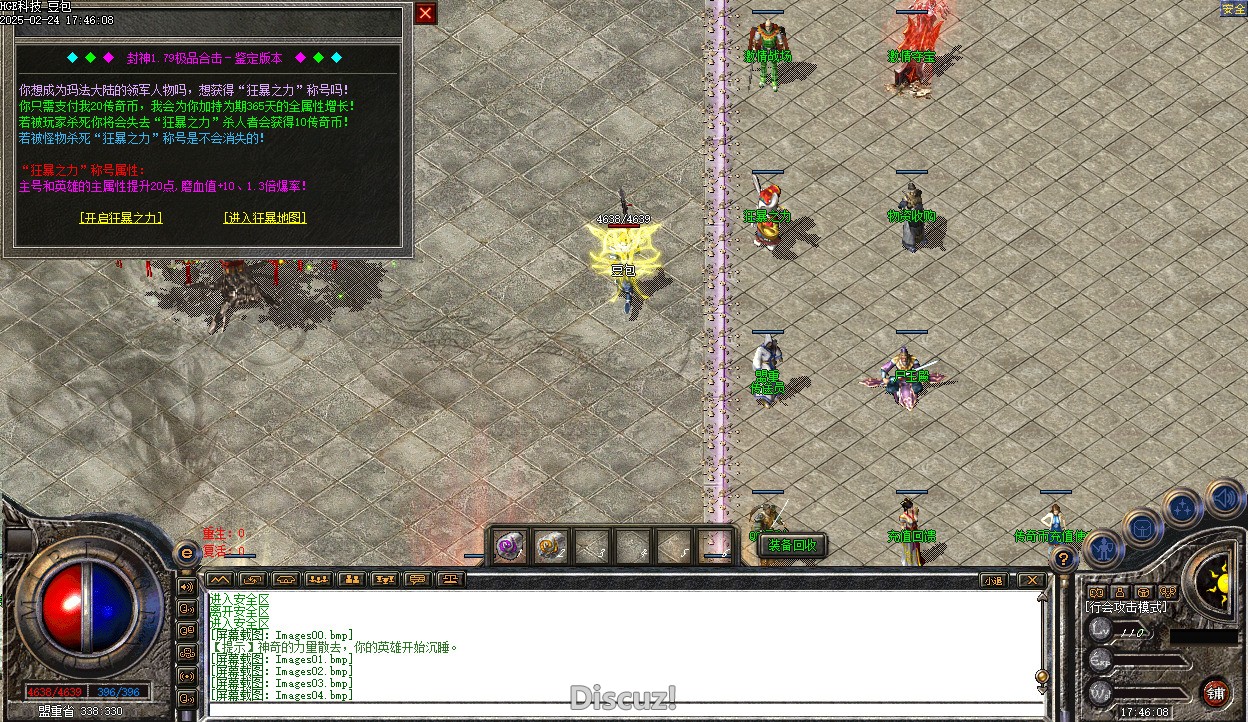
Task: Click the balance scales button on the chat toolbar
Action: [x=452, y=579]
